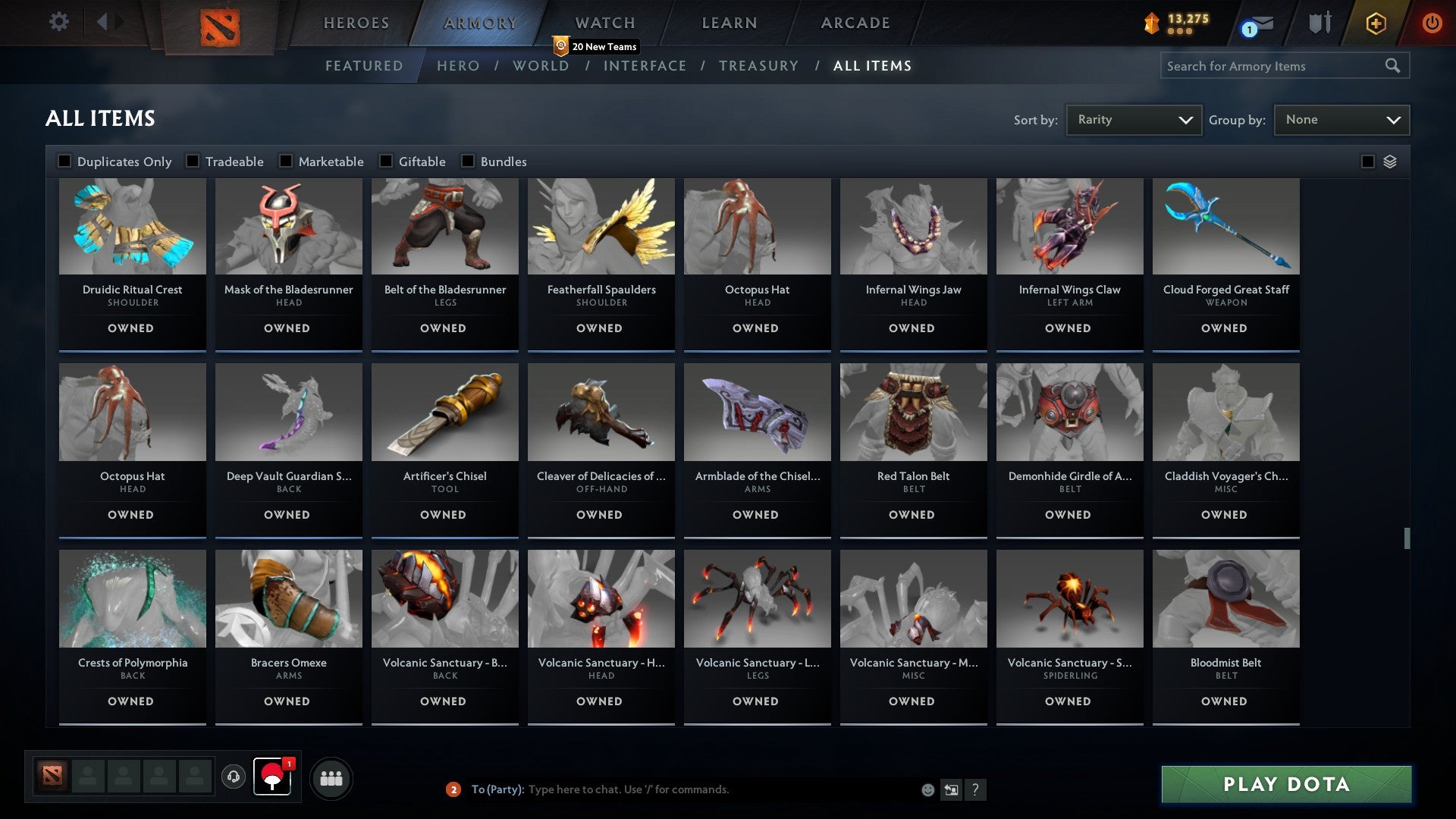The image size is (1456, 819).
Task: Enable the Duplicates Only filter
Action: 64,161
